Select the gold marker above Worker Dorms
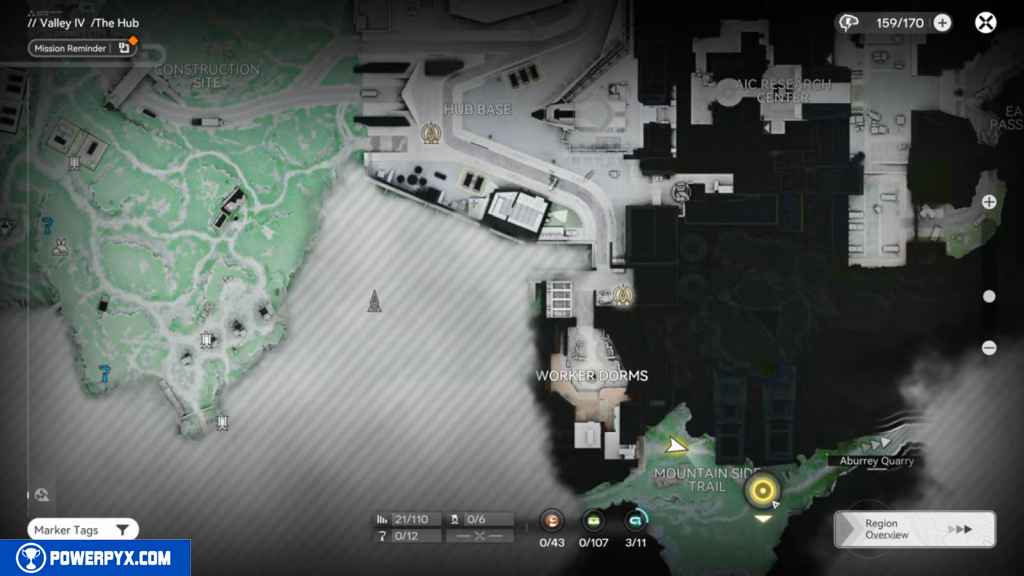The height and width of the screenshot is (576, 1024). click(624, 295)
